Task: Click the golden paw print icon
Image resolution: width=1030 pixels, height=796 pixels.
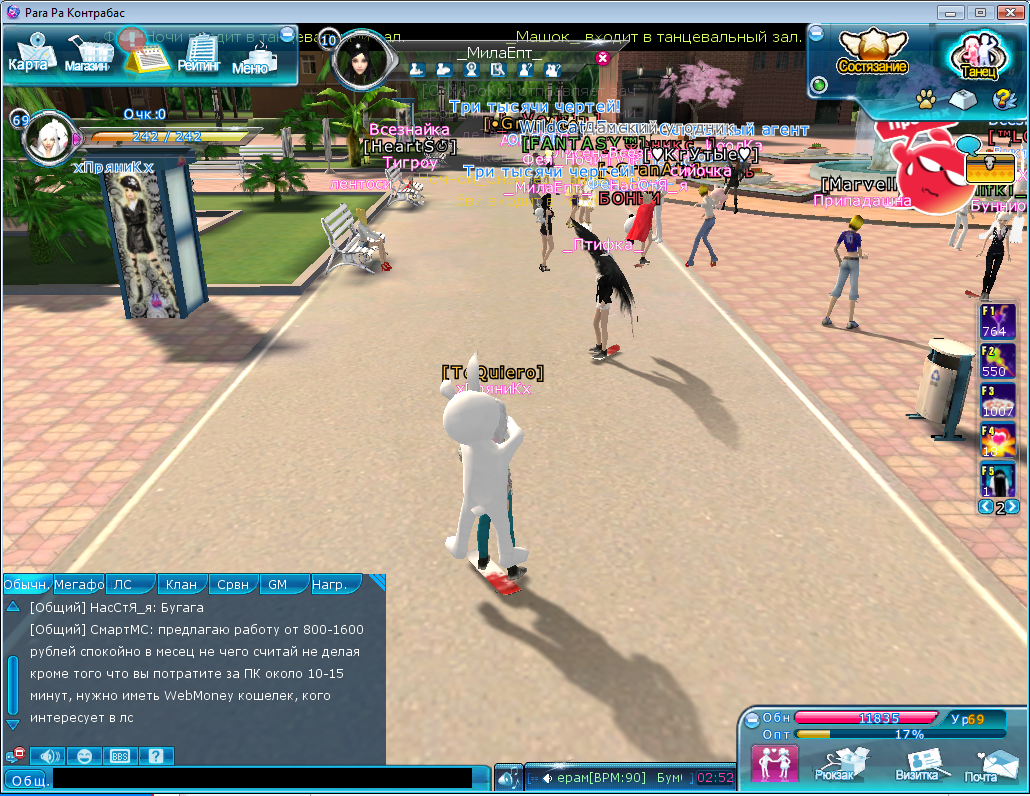Action: pyautogui.click(x=926, y=99)
